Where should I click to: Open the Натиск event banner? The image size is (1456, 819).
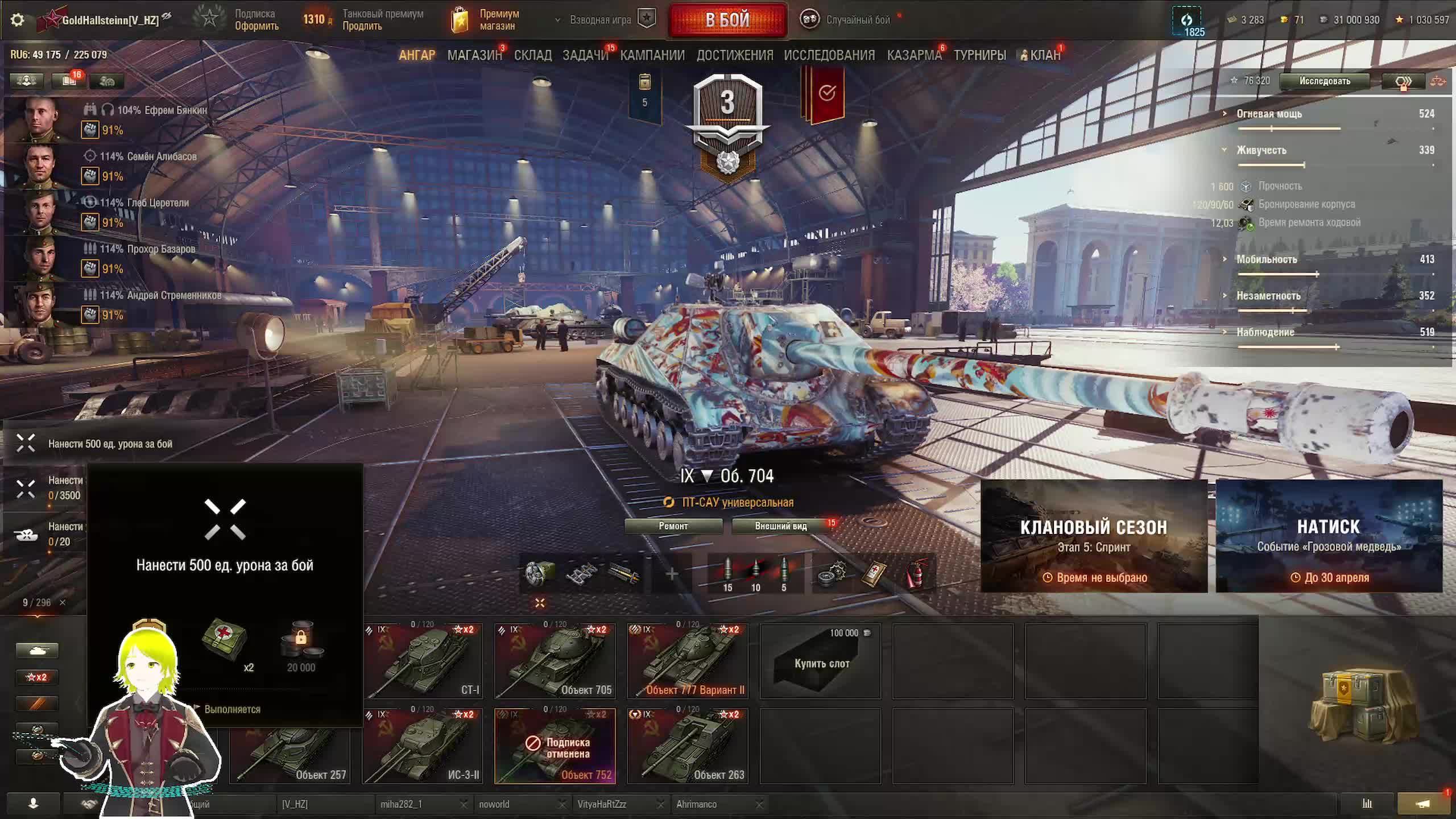click(1329, 536)
